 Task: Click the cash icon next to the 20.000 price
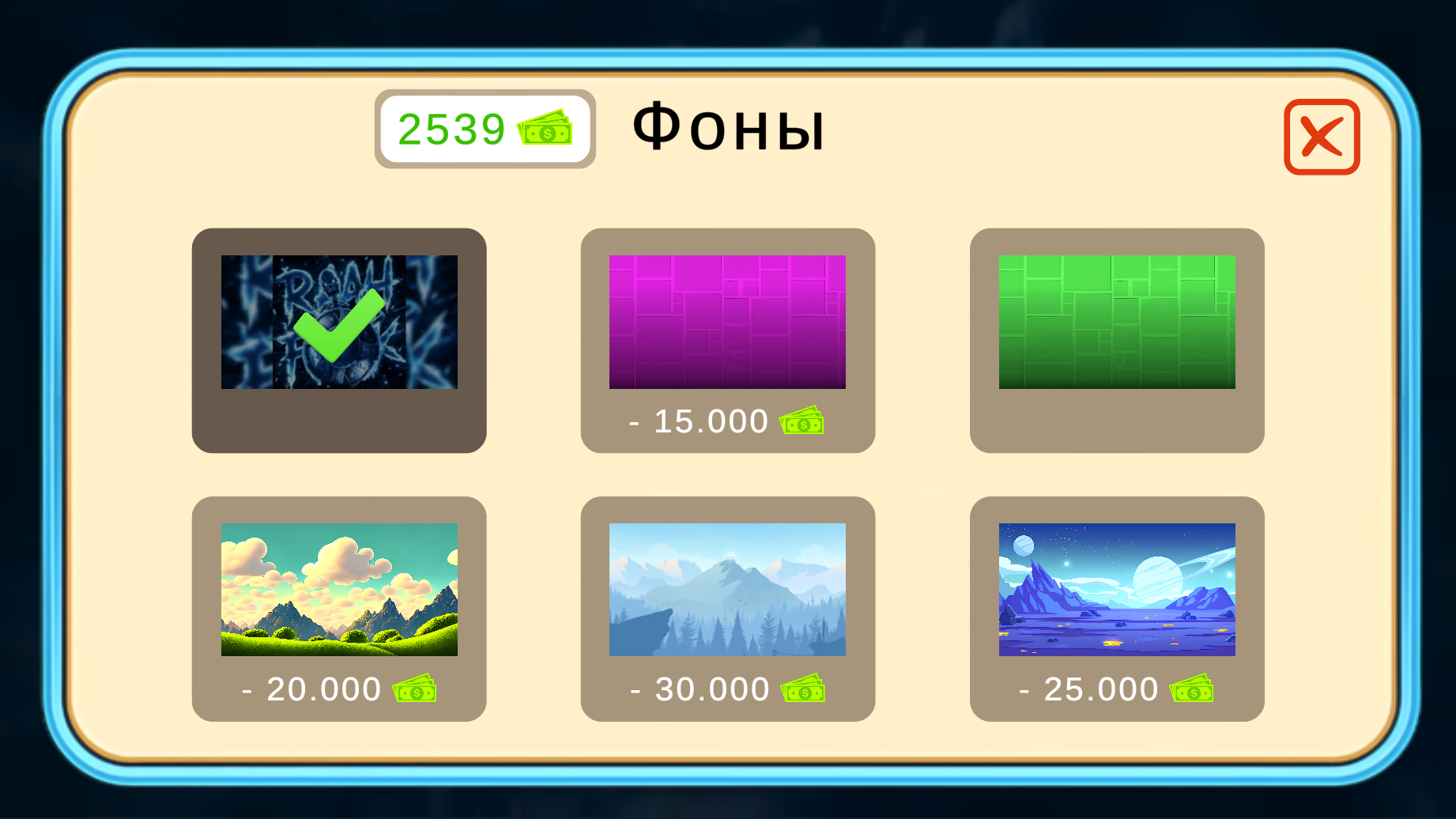click(x=414, y=689)
